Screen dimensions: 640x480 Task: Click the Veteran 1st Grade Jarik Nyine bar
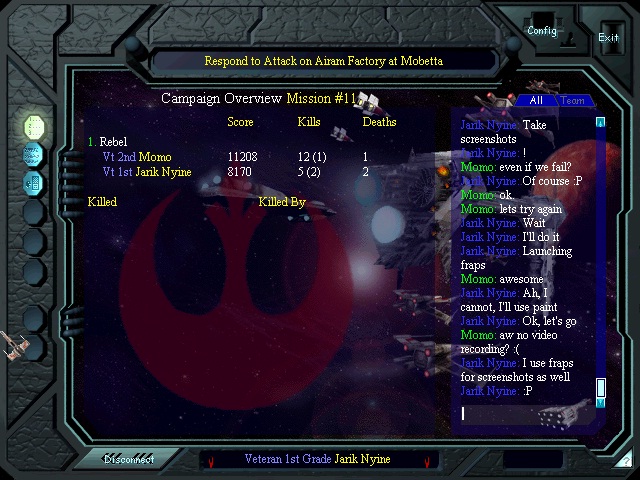point(317,459)
